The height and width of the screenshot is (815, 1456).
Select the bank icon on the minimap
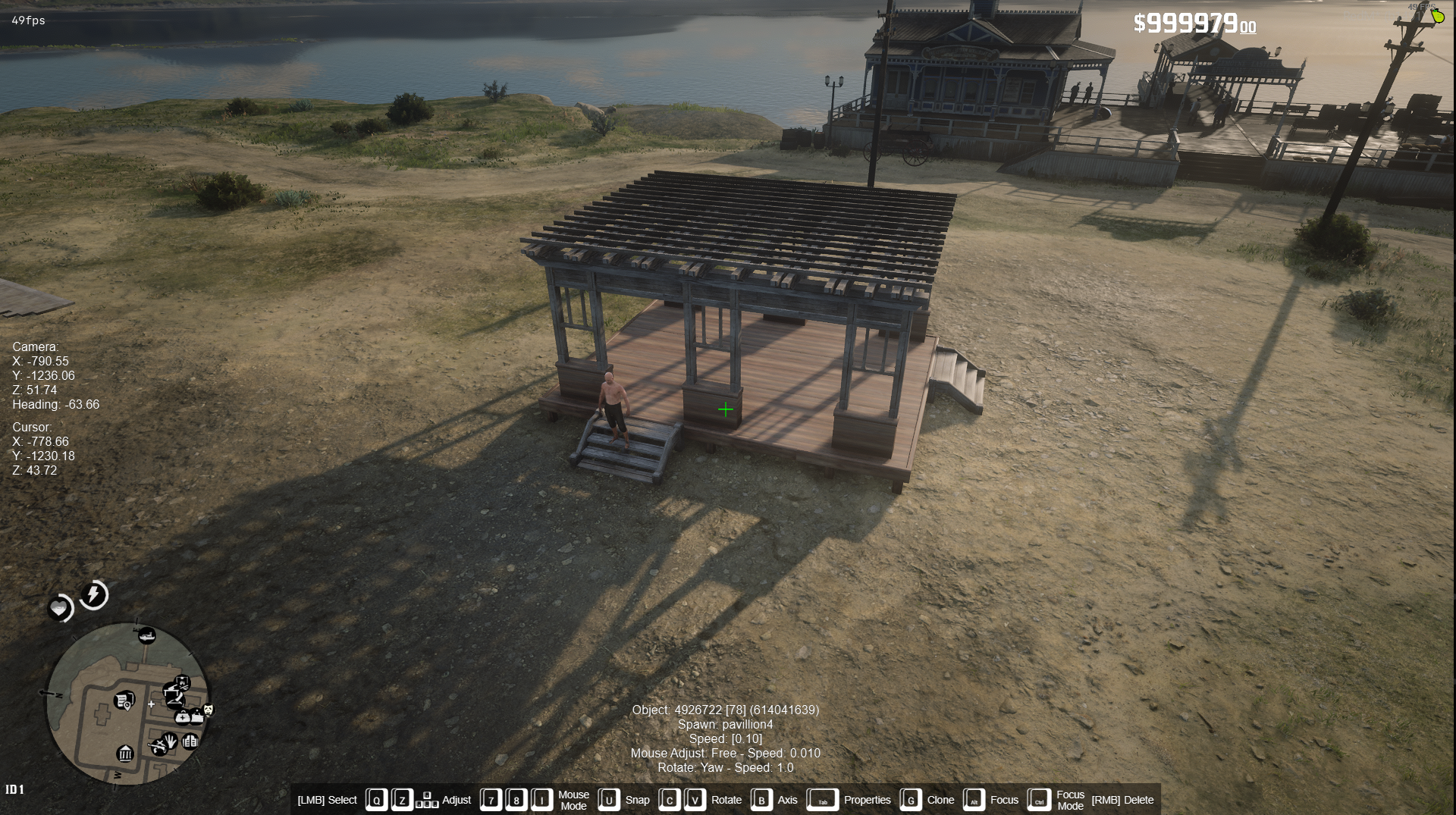tap(125, 754)
